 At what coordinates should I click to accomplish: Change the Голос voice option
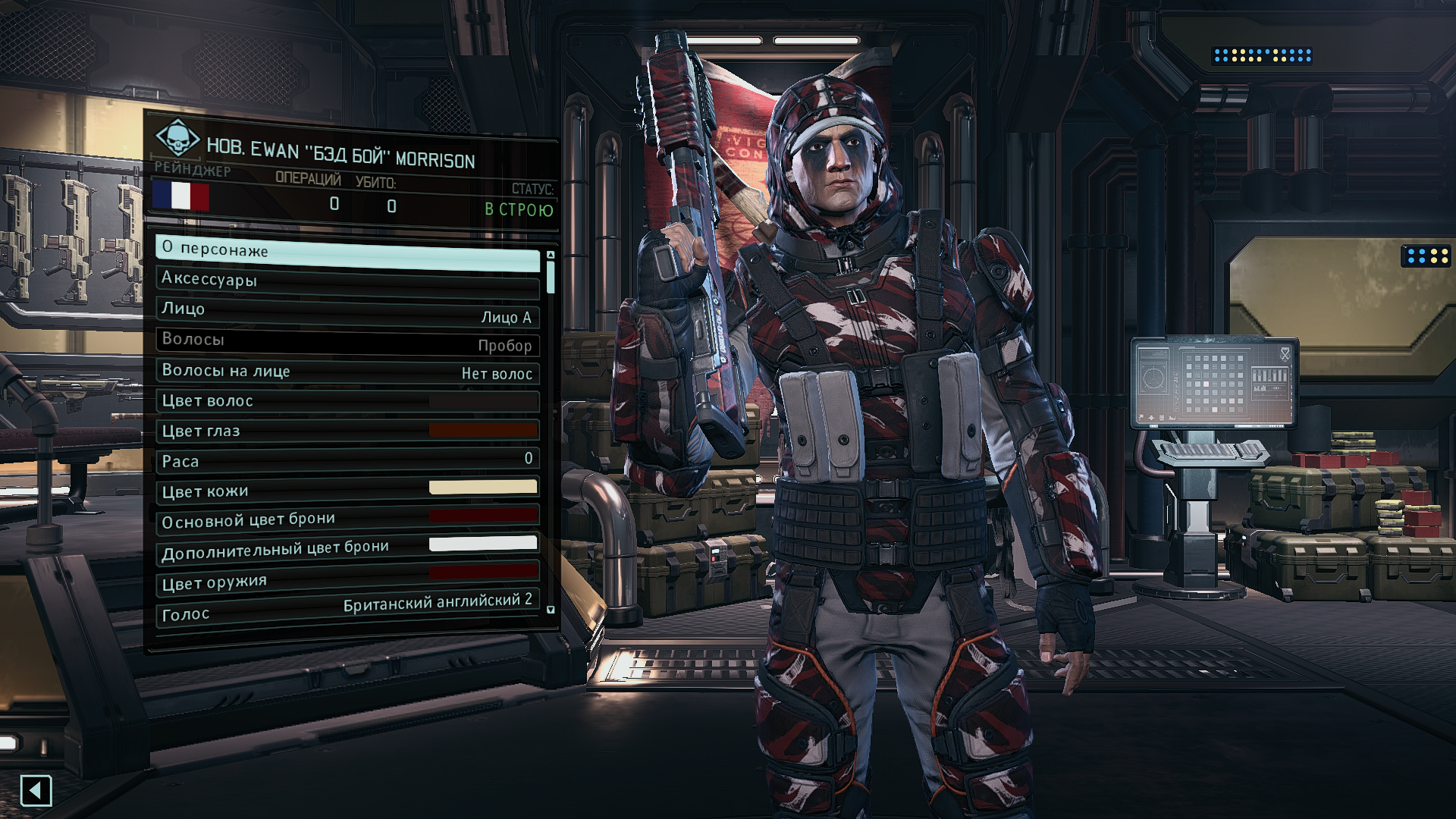pyautogui.click(x=347, y=608)
